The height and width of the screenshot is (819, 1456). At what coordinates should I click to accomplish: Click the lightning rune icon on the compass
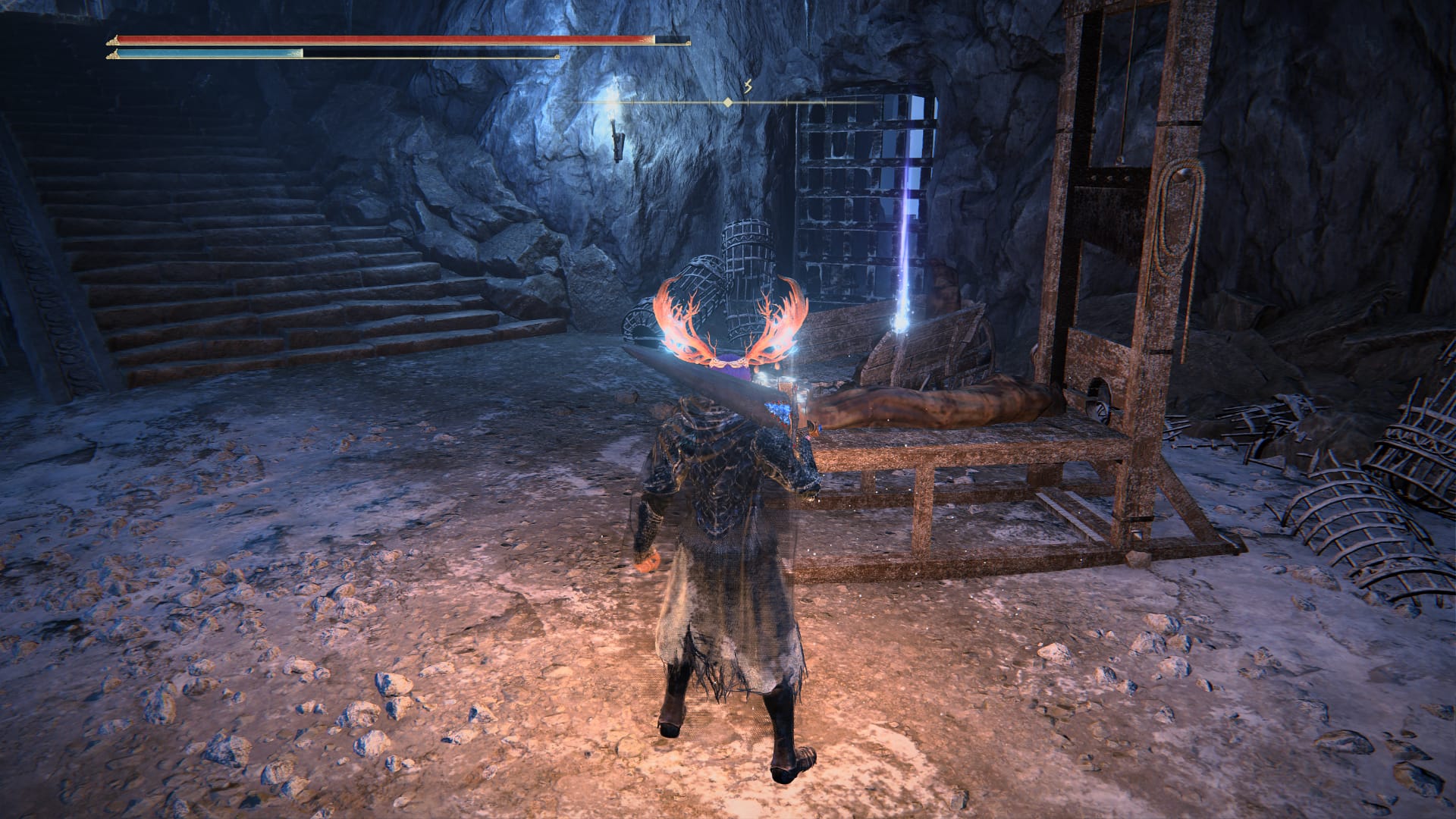click(x=748, y=86)
